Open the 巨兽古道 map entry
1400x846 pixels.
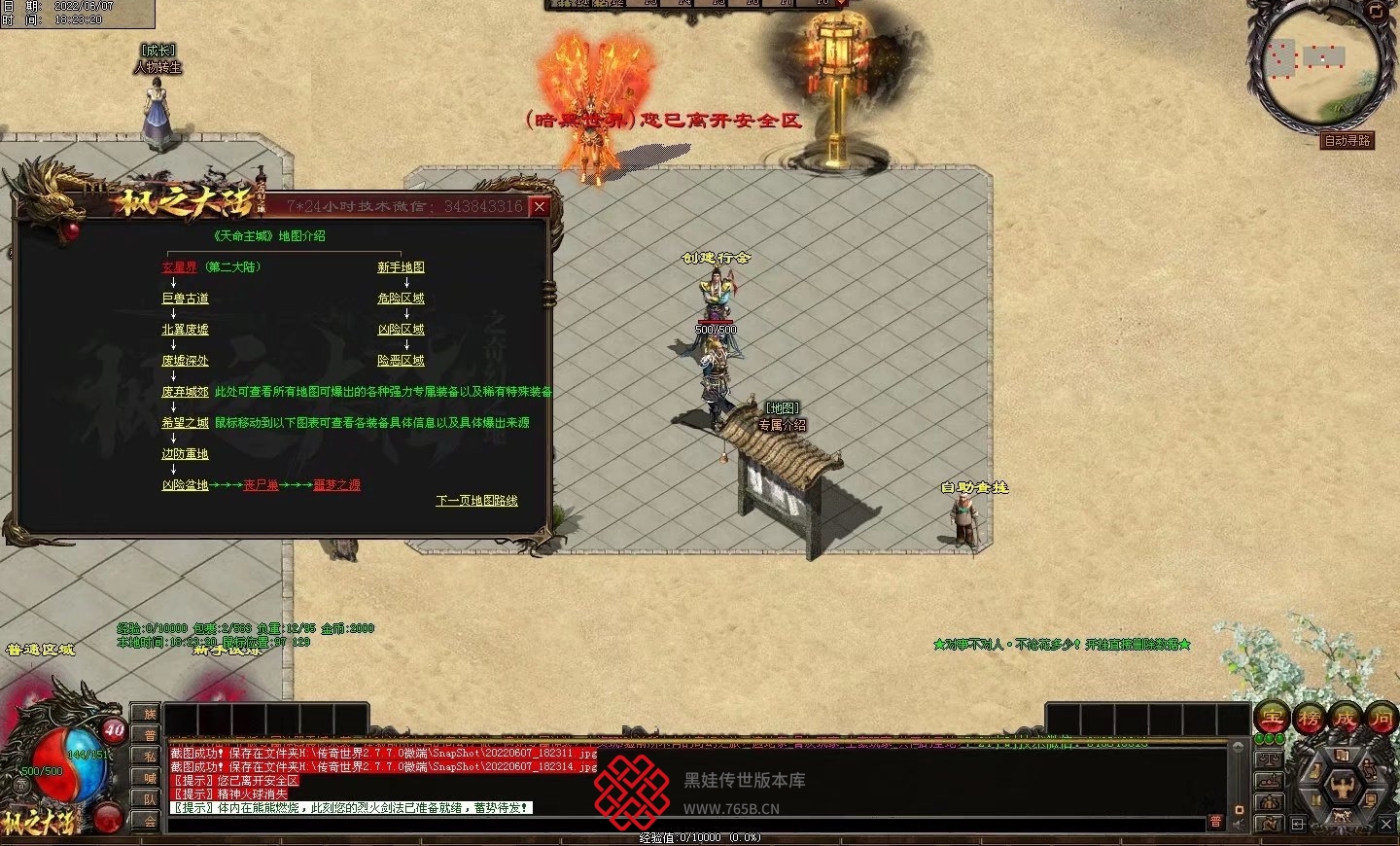pos(185,299)
